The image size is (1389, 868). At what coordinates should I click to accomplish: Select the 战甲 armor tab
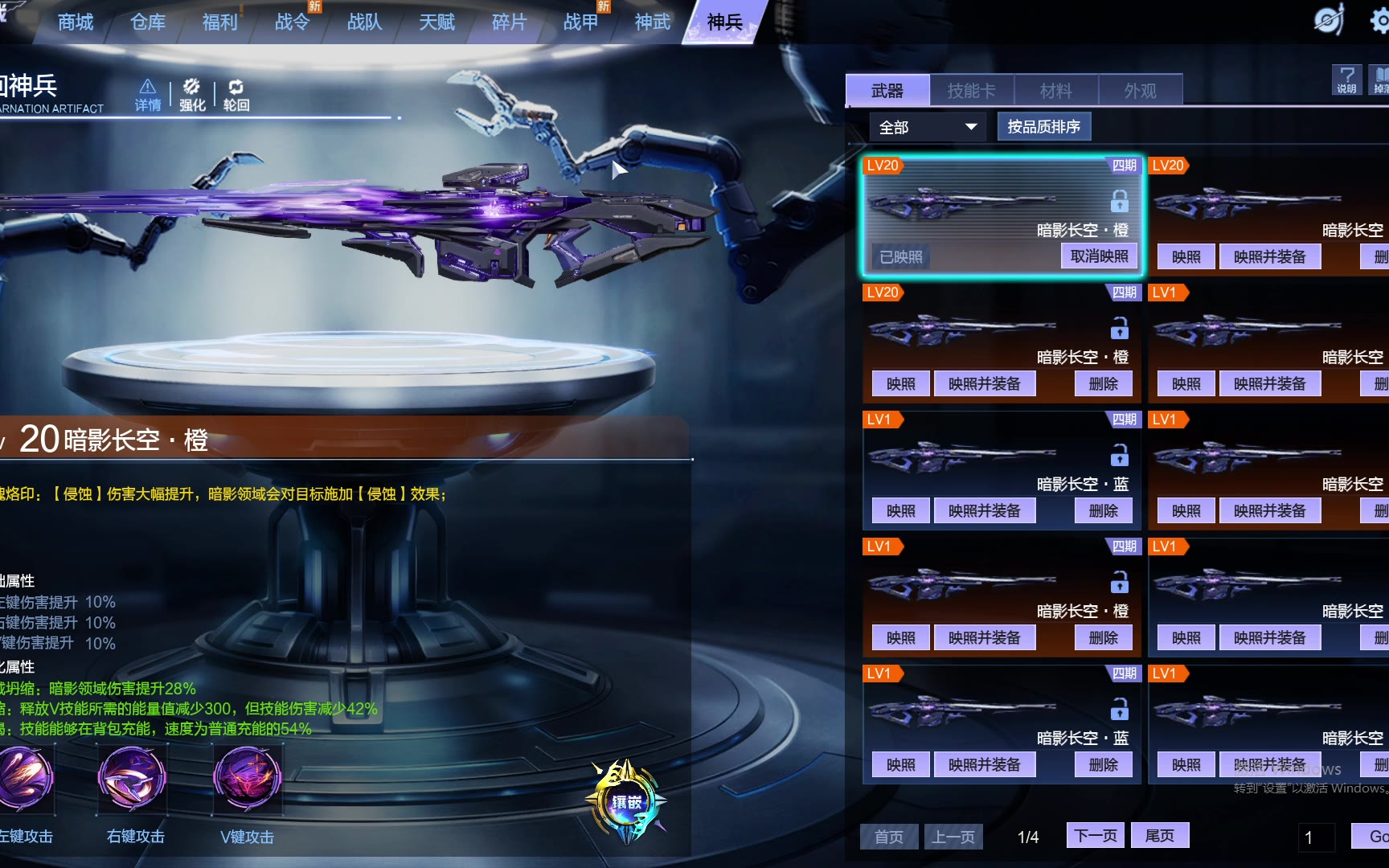[580, 22]
